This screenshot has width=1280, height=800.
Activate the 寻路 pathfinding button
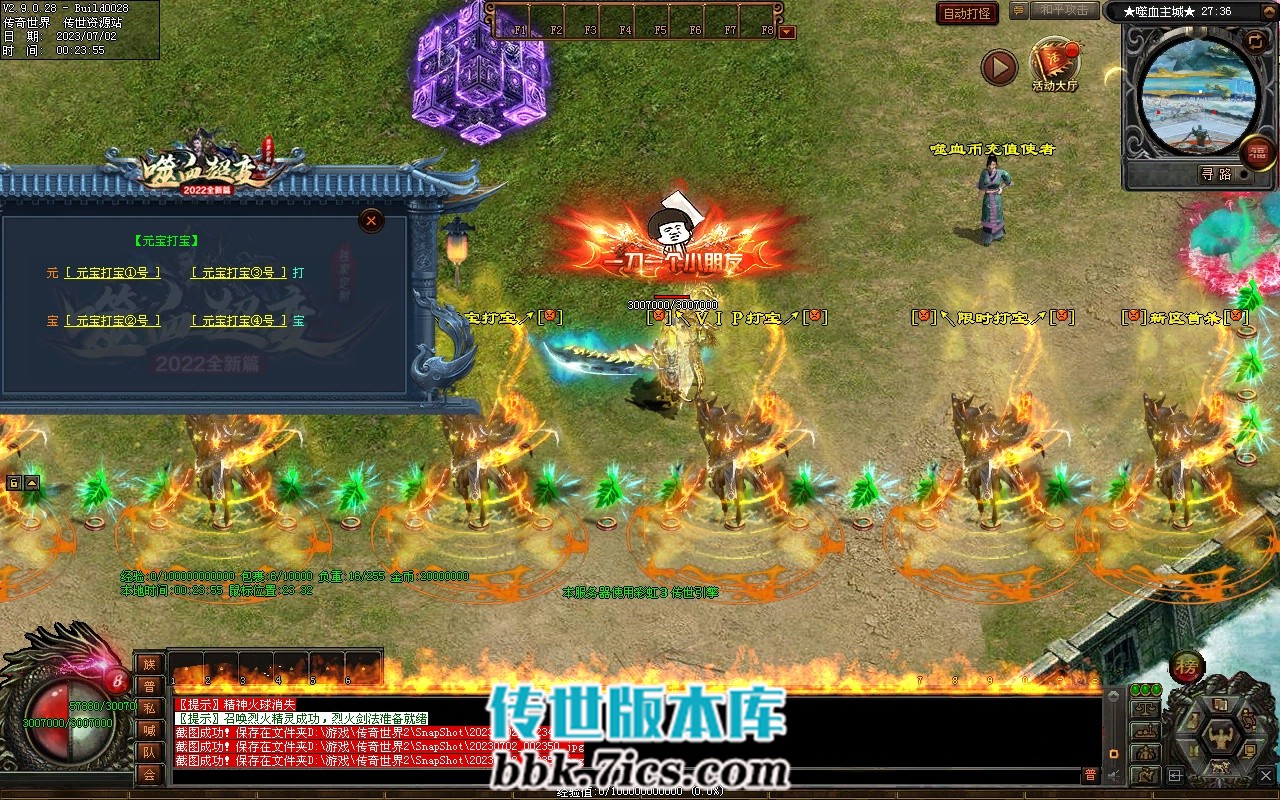(x=1216, y=174)
